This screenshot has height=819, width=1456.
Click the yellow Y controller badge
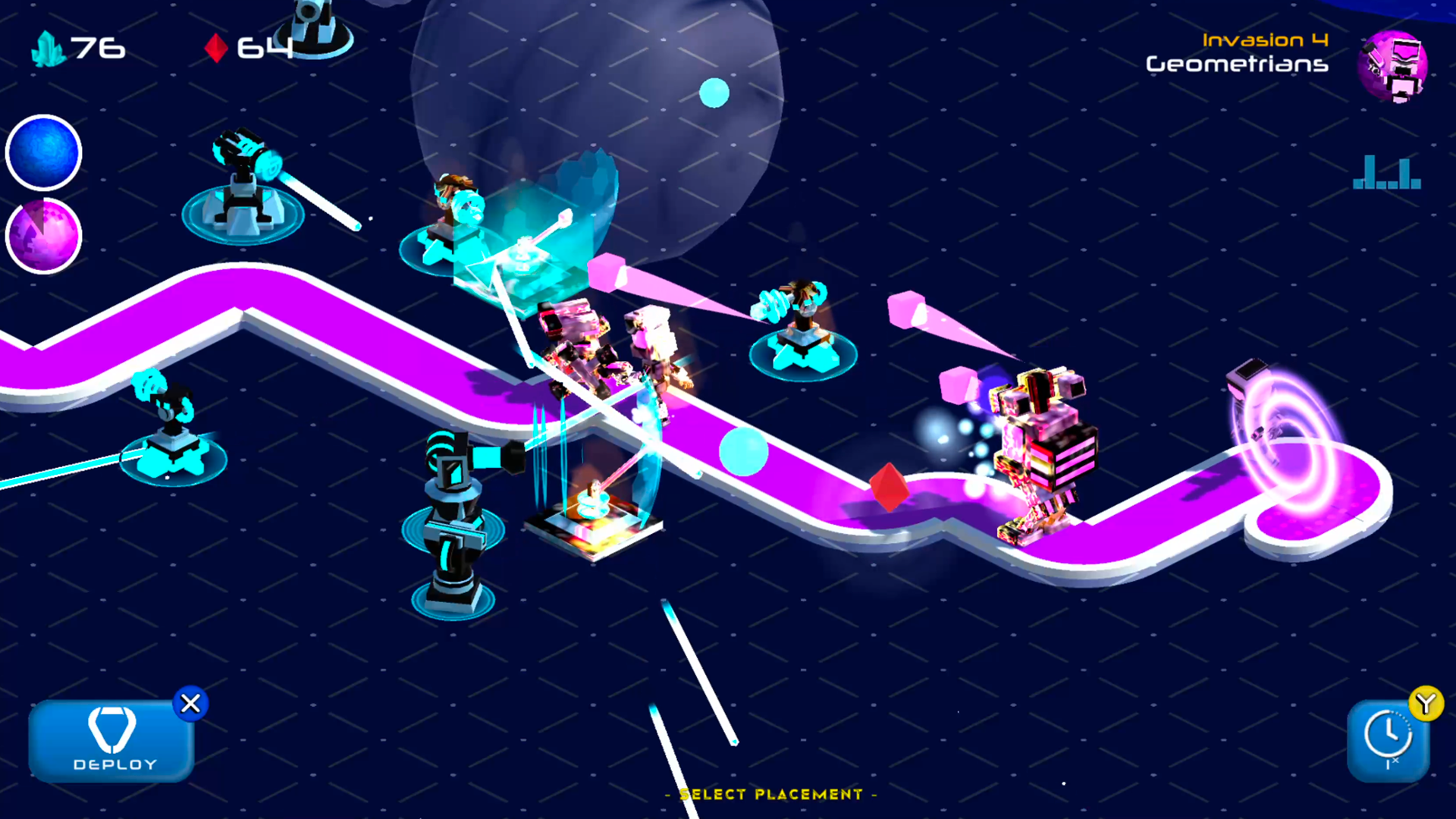click(x=1426, y=704)
